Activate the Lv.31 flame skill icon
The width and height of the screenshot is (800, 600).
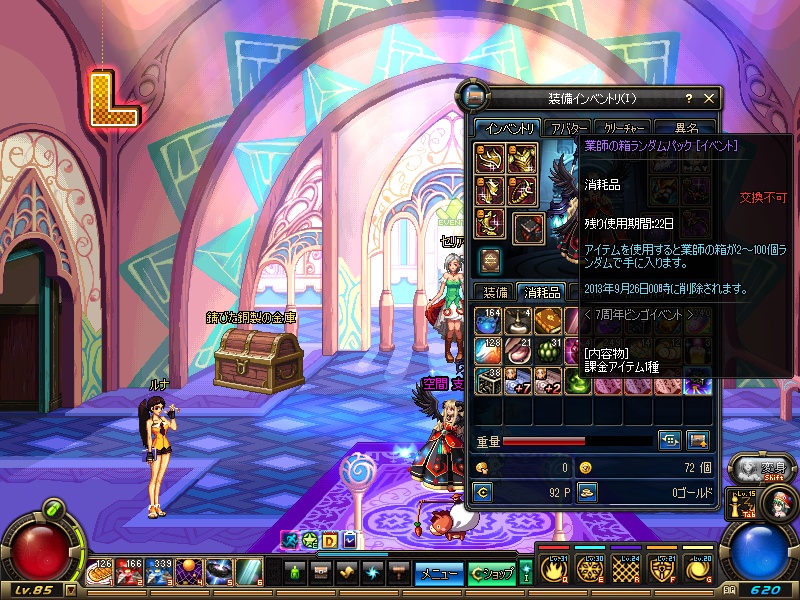pos(553,571)
